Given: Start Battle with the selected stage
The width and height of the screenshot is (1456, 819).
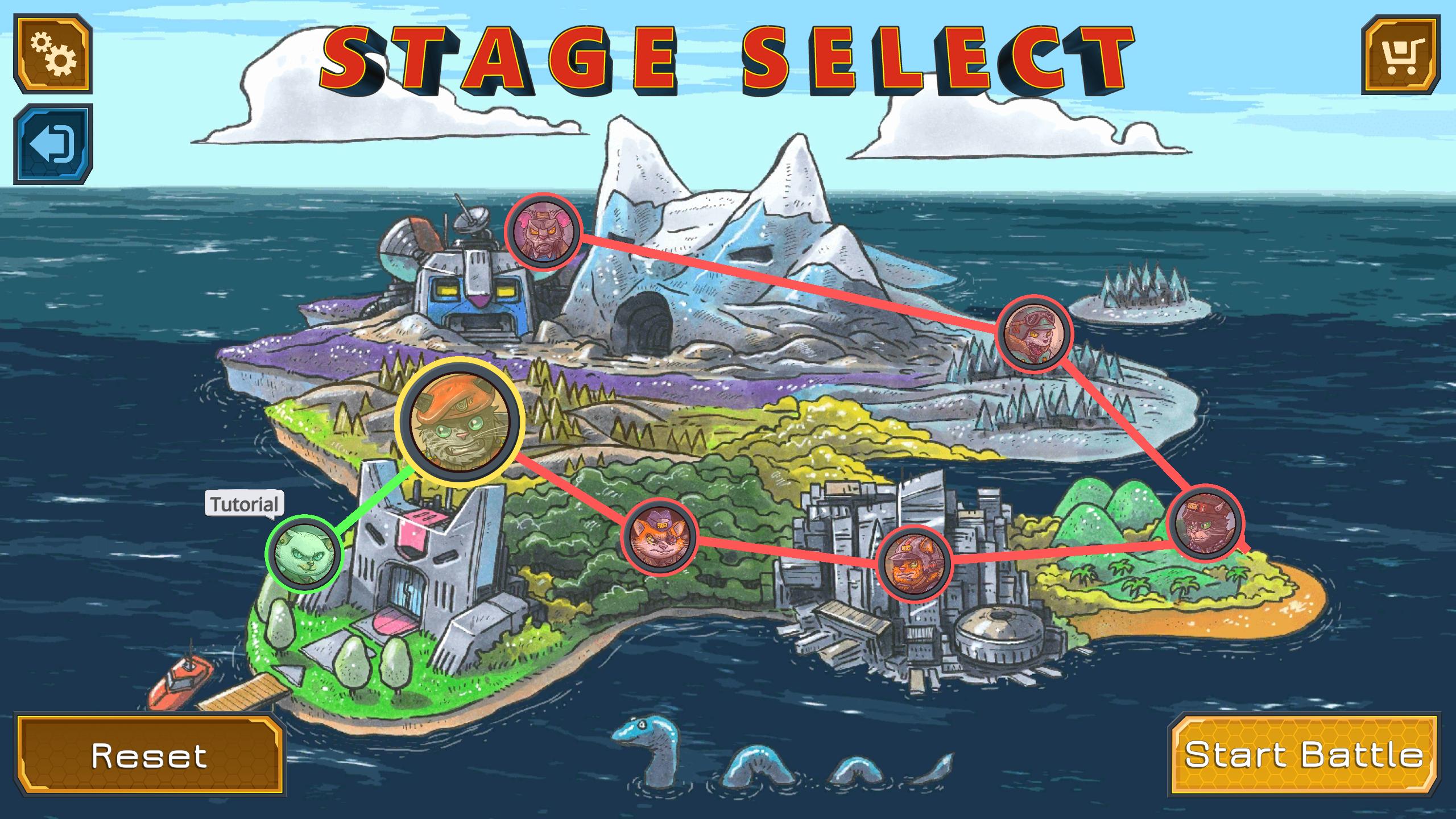Looking at the screenshot, I should click(x=1303, y=755).
